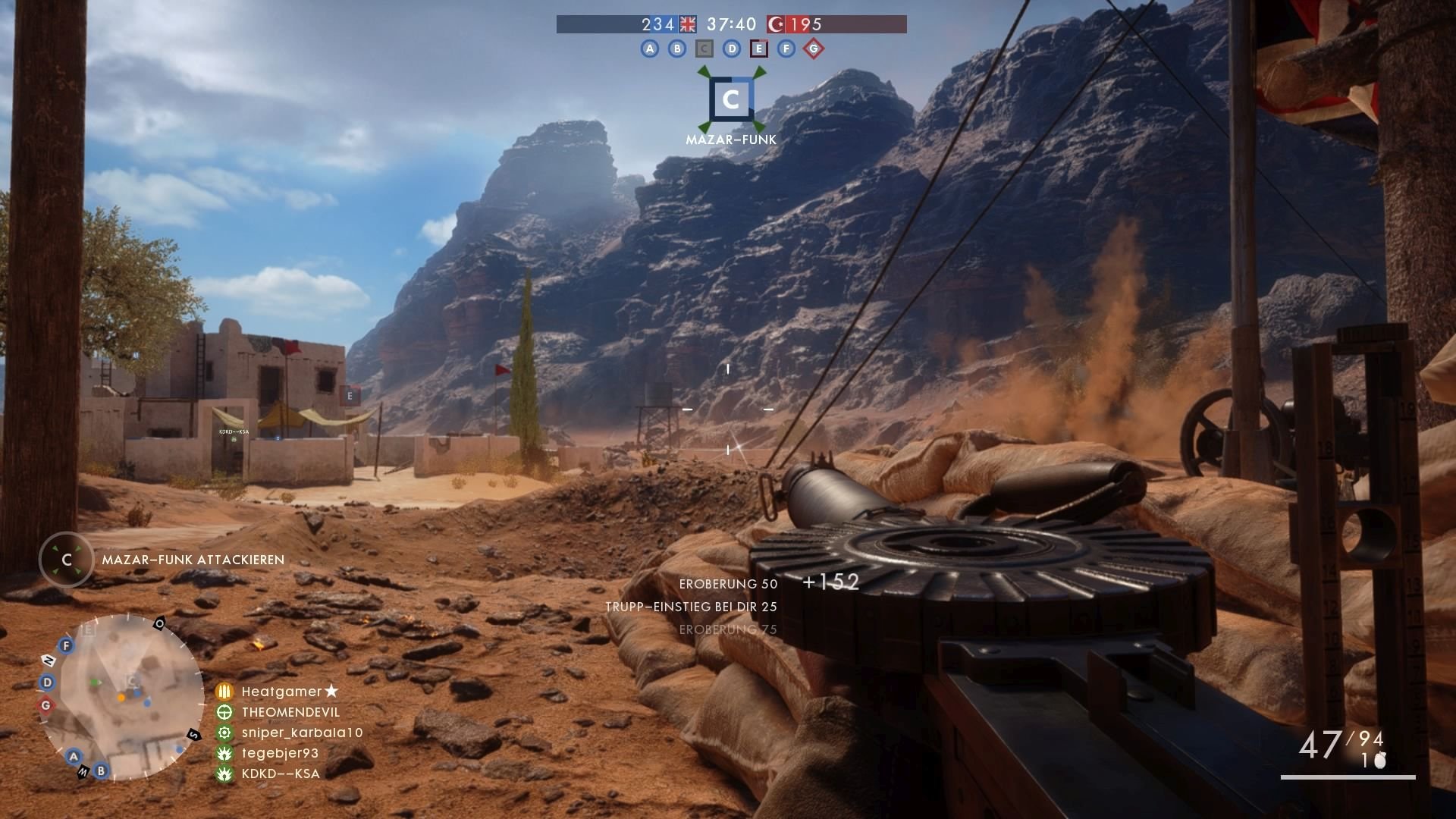
Task: Click the diamond-shaped G objective icon
Action: pyautogui.click(x=813, y=49)
